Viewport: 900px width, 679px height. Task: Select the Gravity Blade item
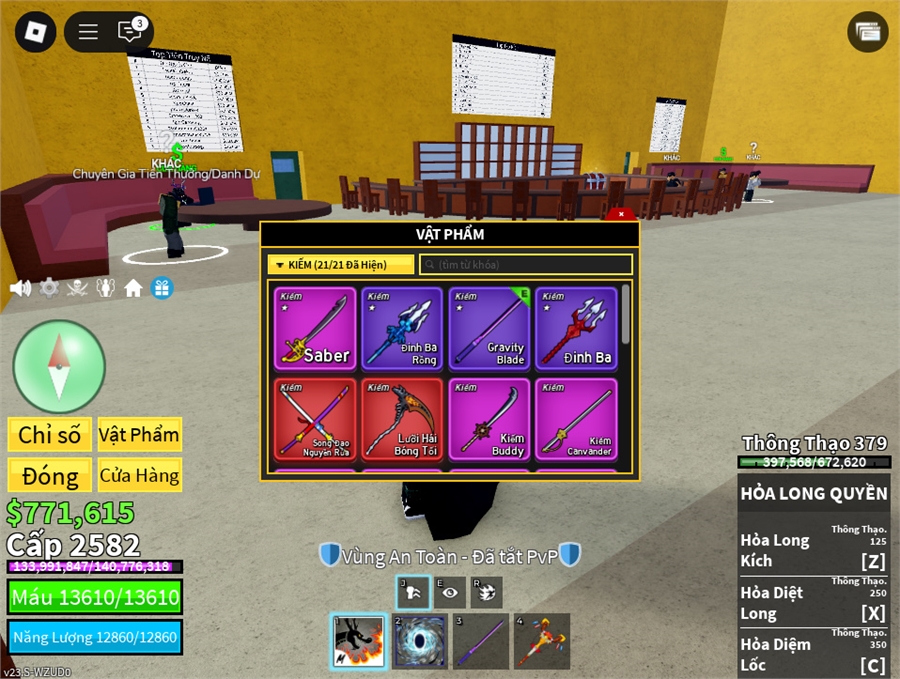(x=488, y=329)
